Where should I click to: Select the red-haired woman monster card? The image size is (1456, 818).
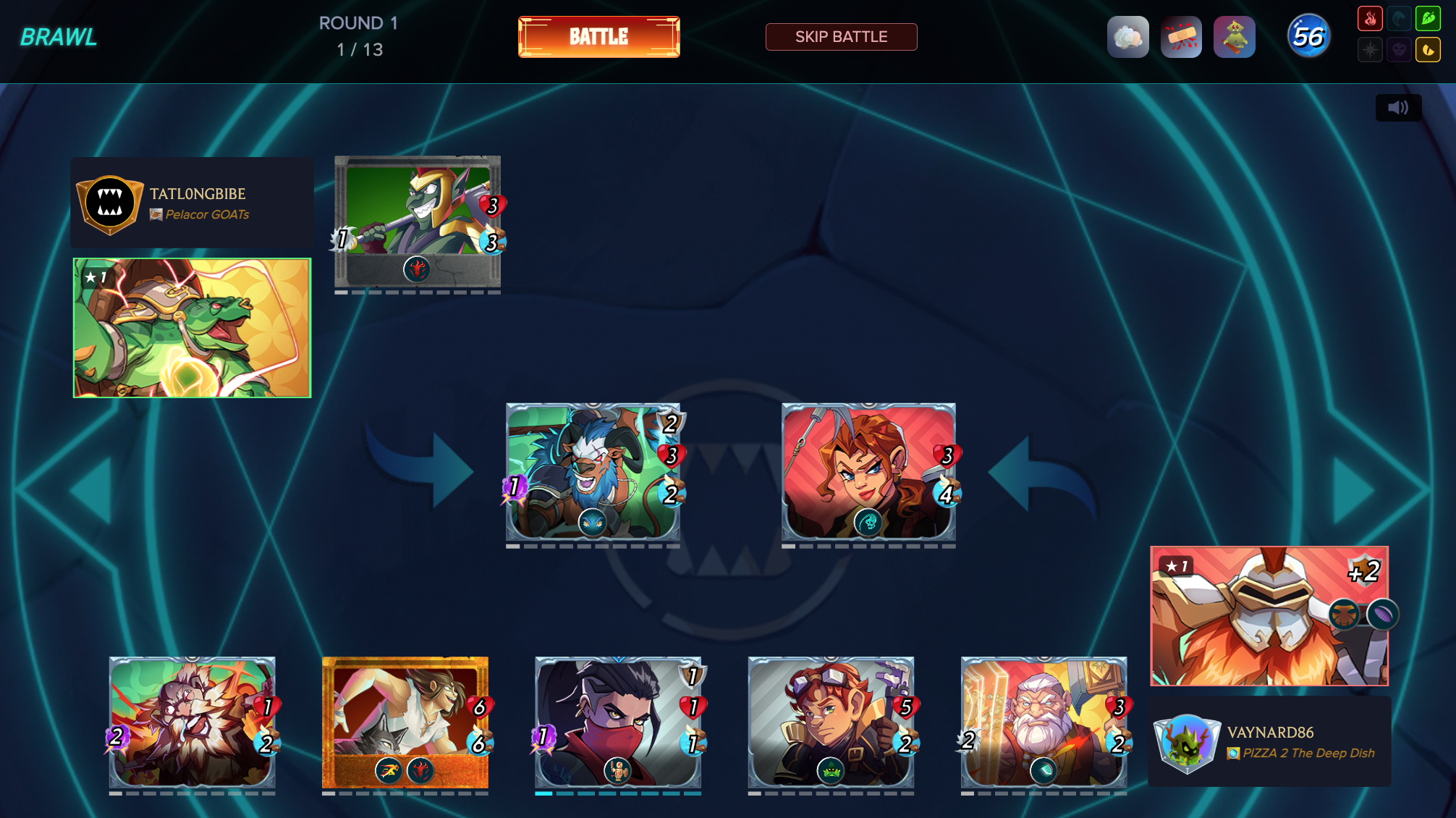(868, 472)
